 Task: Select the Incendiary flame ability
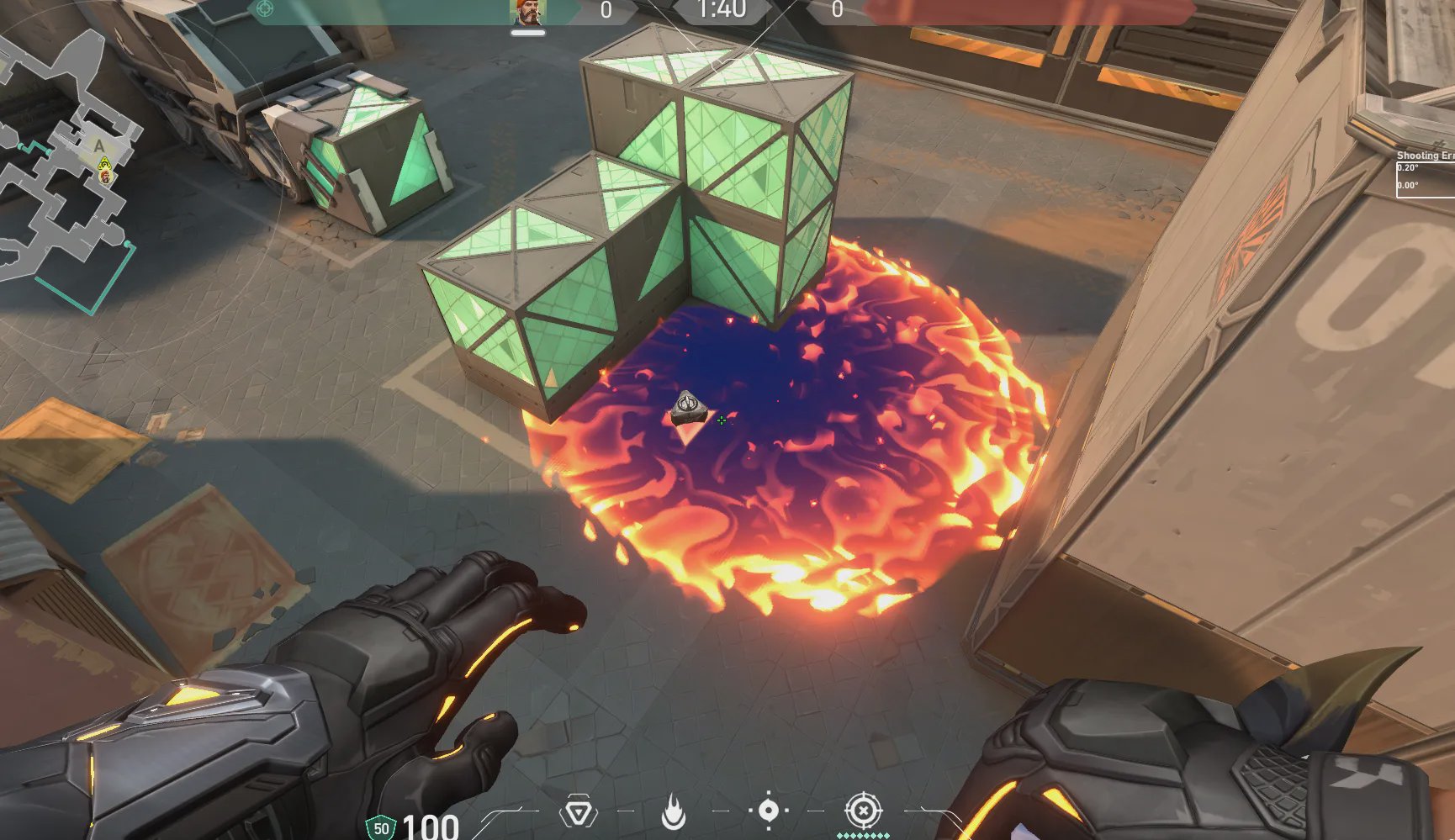(673, 812)
